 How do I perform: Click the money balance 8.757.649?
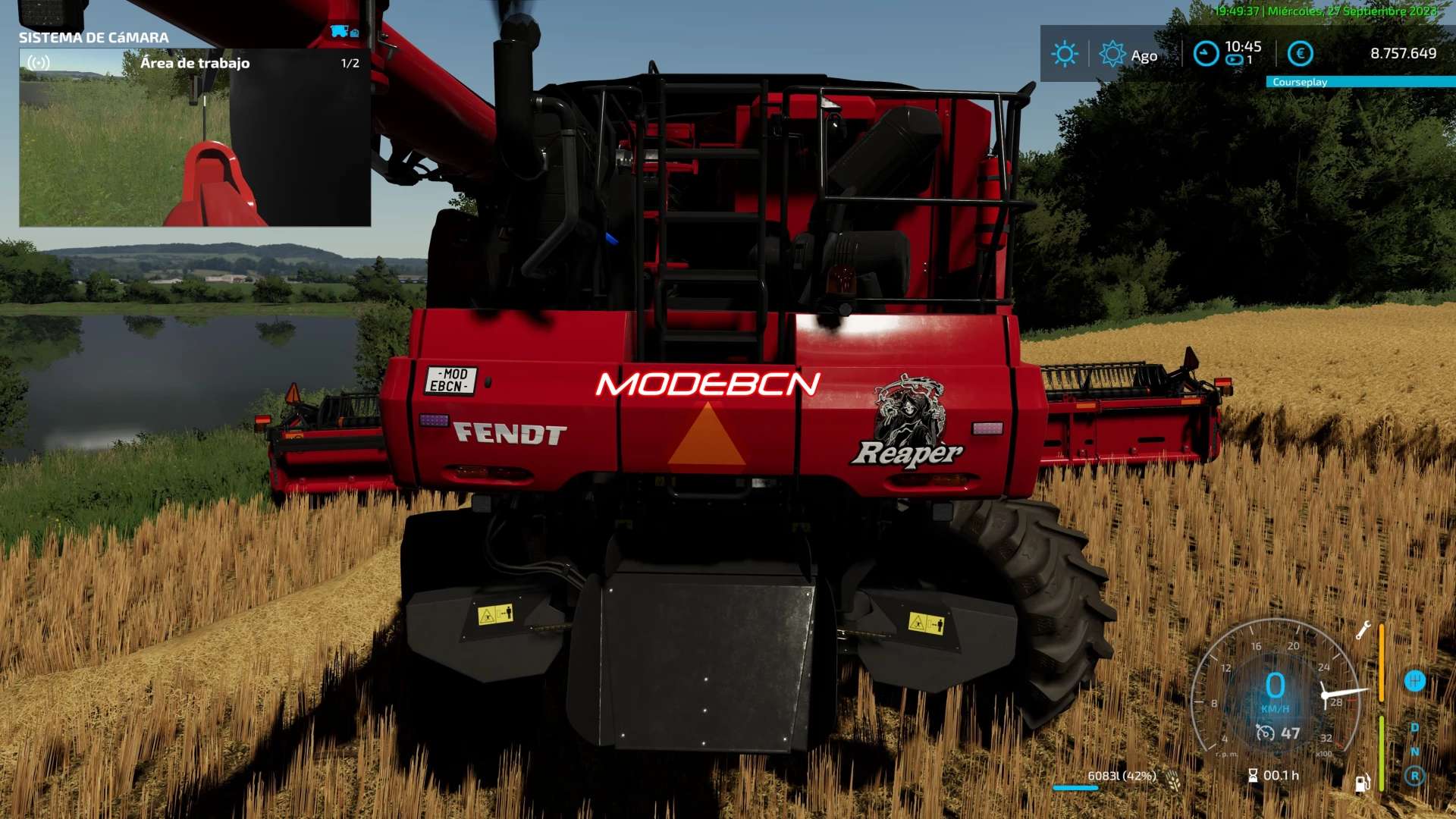(x=1403, y=52)
